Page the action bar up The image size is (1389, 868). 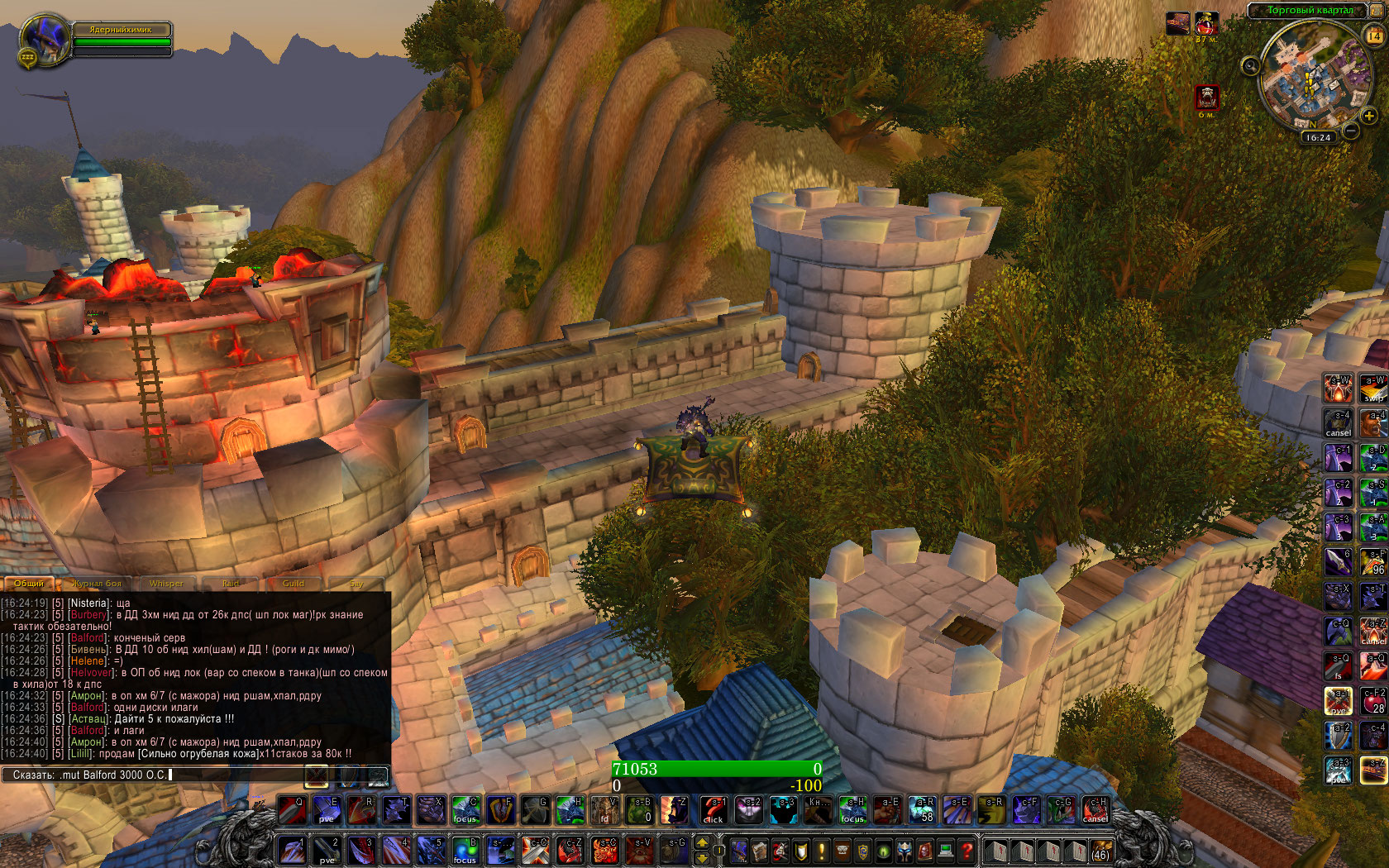702,842
